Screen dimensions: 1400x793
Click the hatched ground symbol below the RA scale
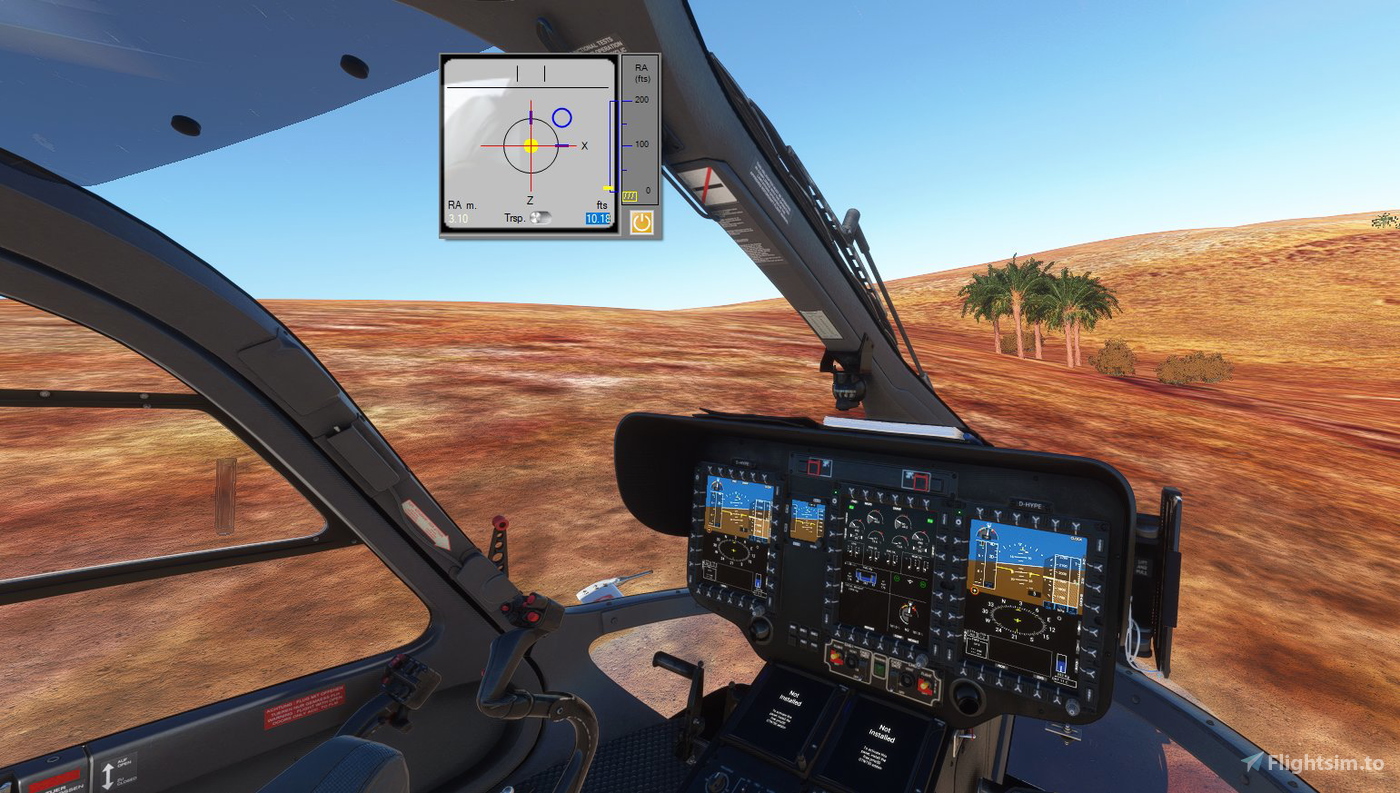pyautogui.click(x=629, y=197)
